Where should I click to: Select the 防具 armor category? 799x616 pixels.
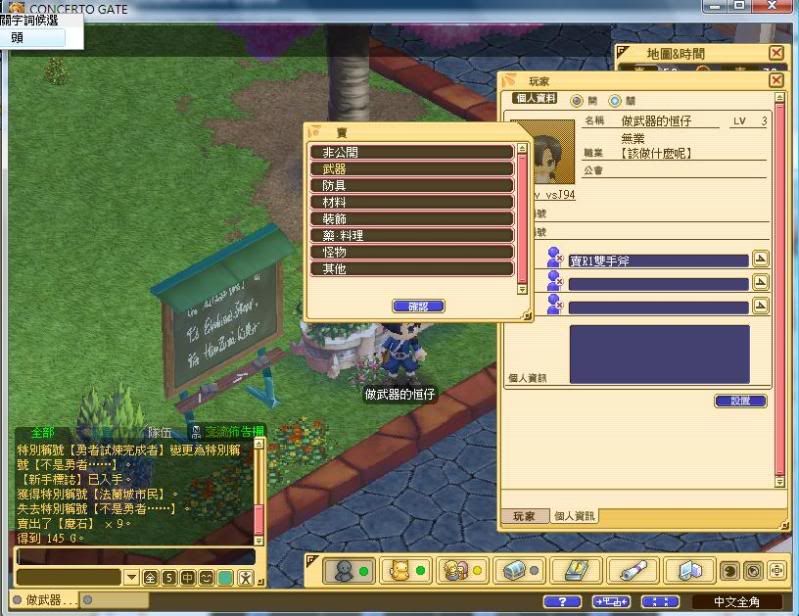412,186
